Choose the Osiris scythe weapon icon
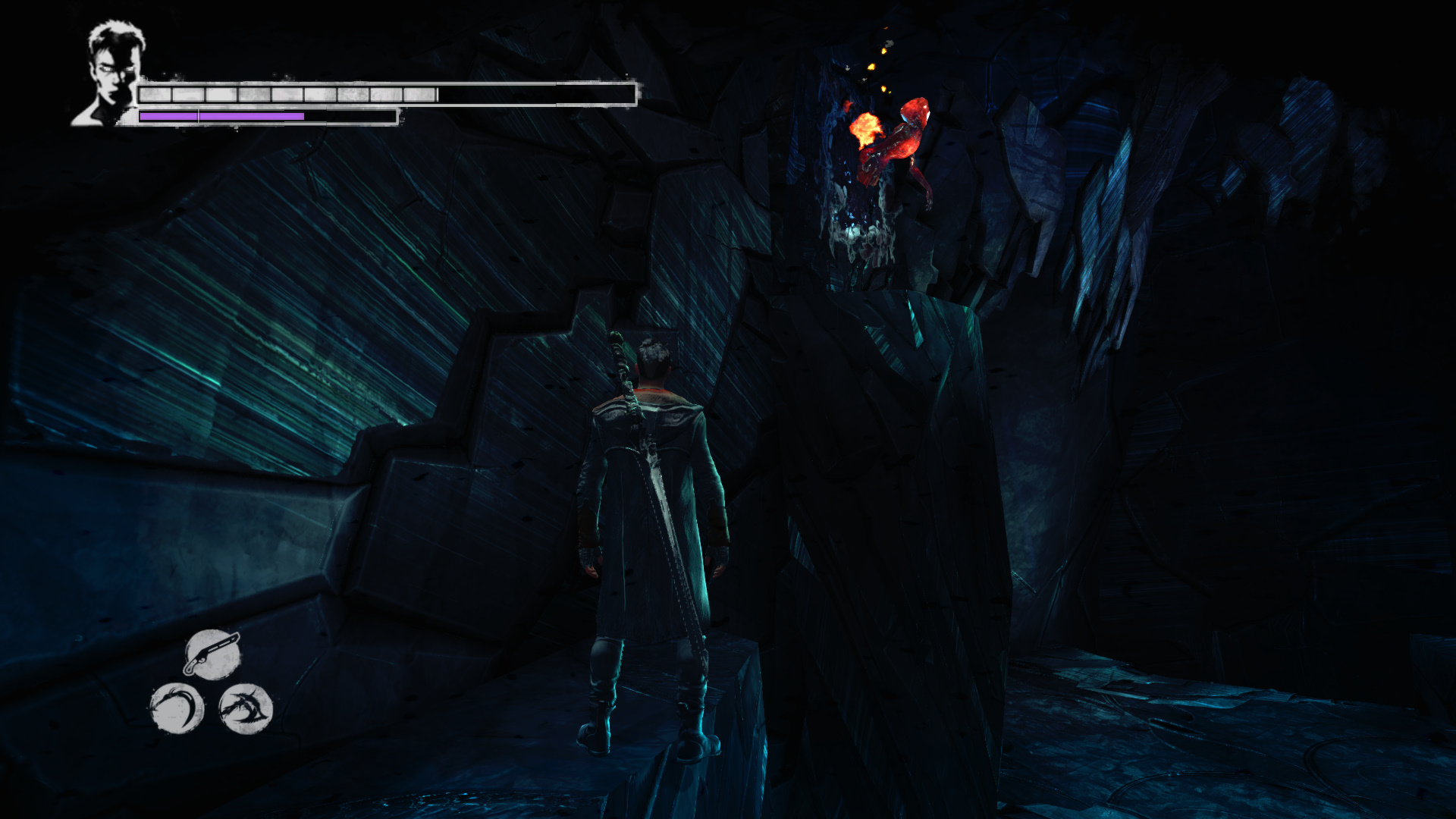 177,709
